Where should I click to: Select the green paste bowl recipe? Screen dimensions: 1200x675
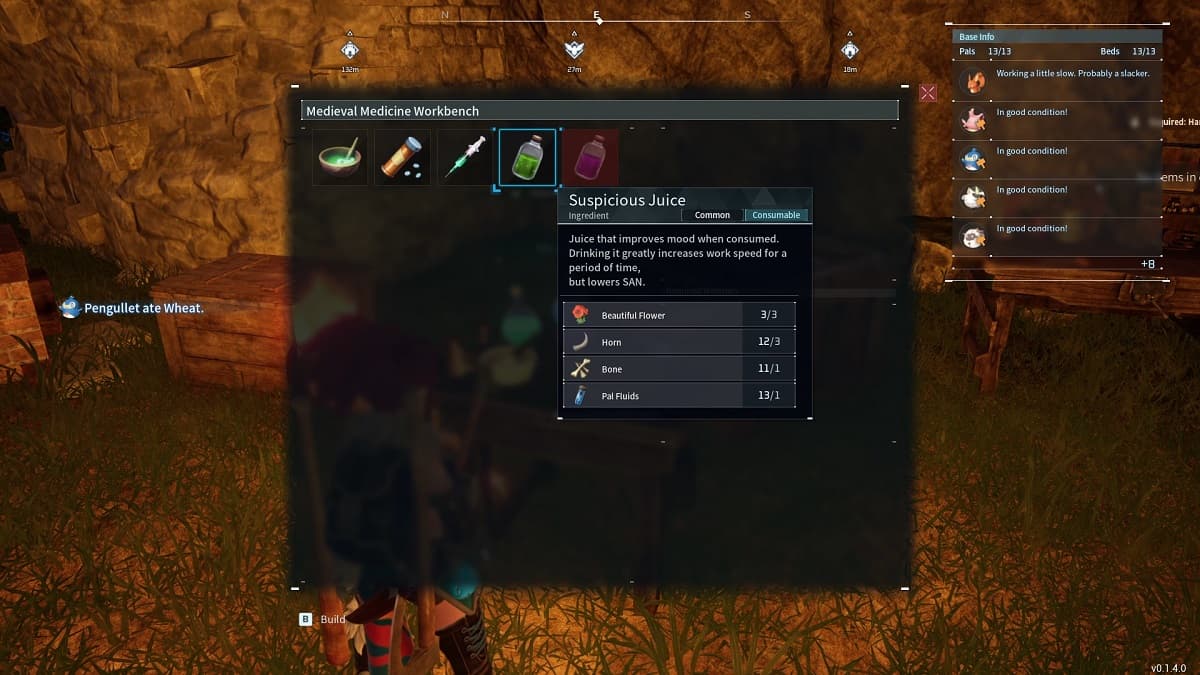pos(340,158)
